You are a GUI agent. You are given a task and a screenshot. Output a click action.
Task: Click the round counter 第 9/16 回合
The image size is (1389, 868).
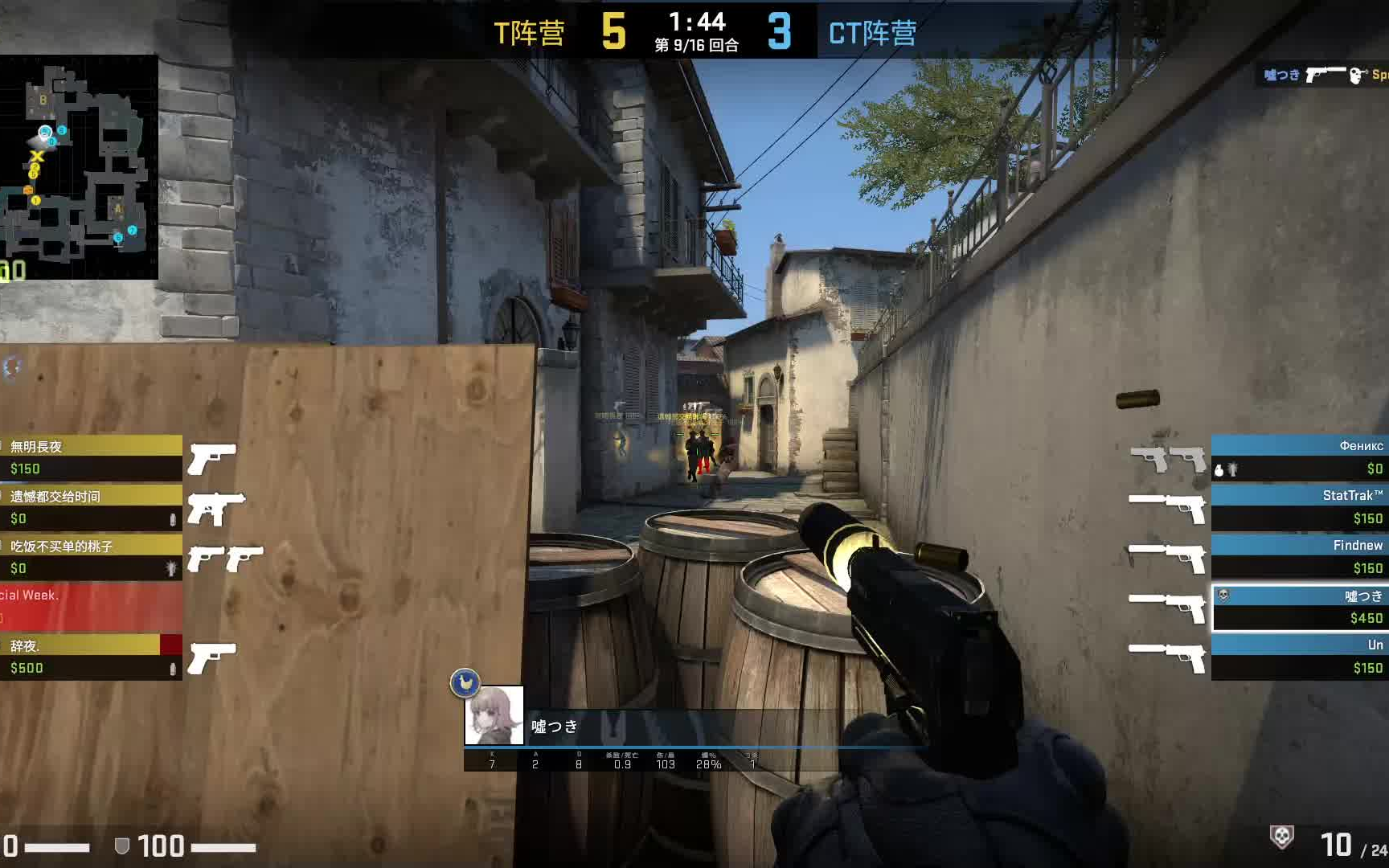pyautogui.click(x=696, y=46)
